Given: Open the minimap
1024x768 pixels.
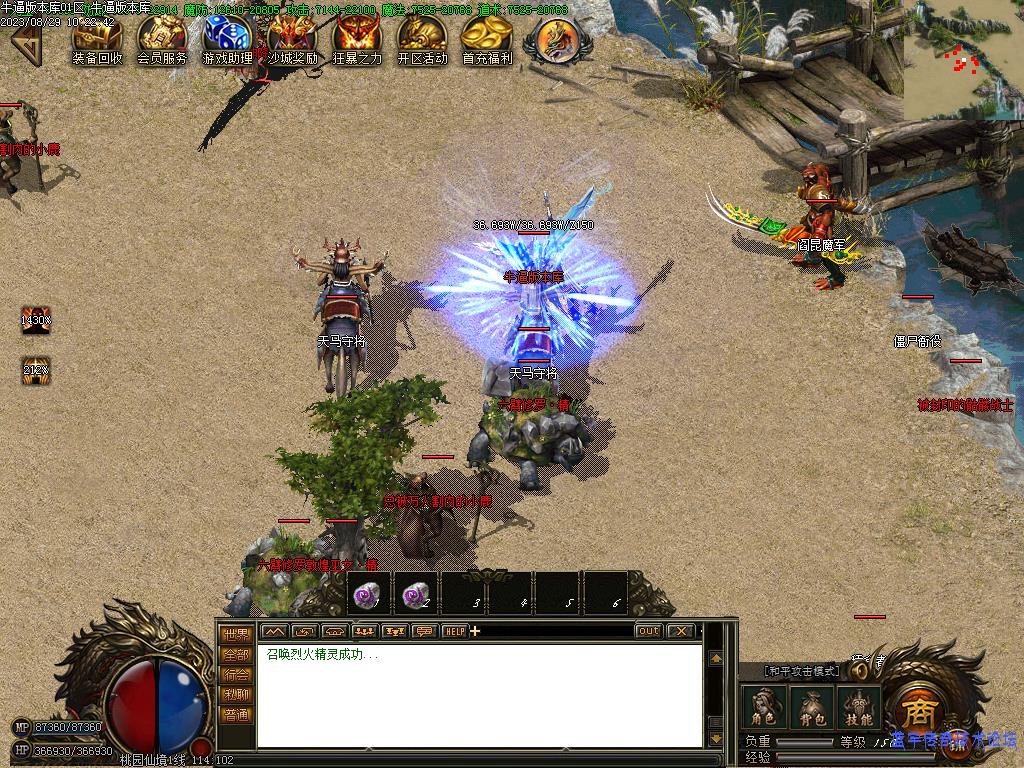Looking at the screenshot, I should (x=963, y=60).
